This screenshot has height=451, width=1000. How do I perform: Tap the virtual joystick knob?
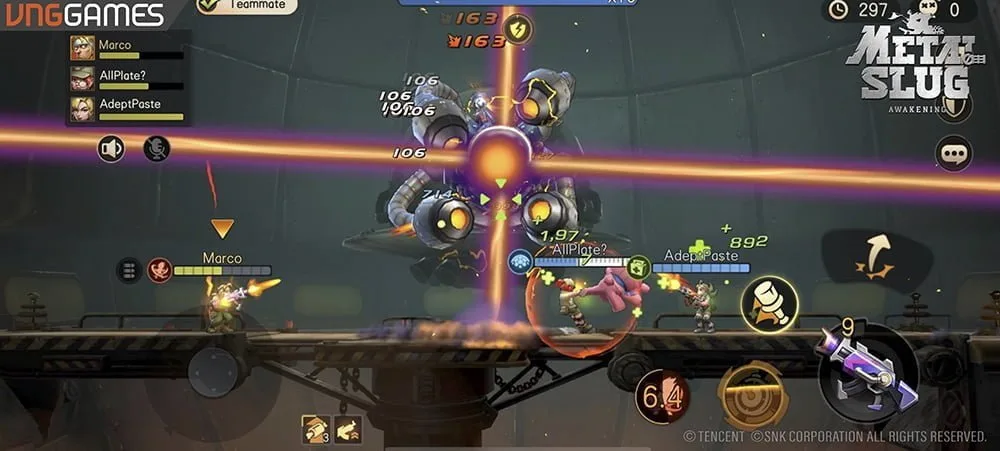click(x=212, y=372)
